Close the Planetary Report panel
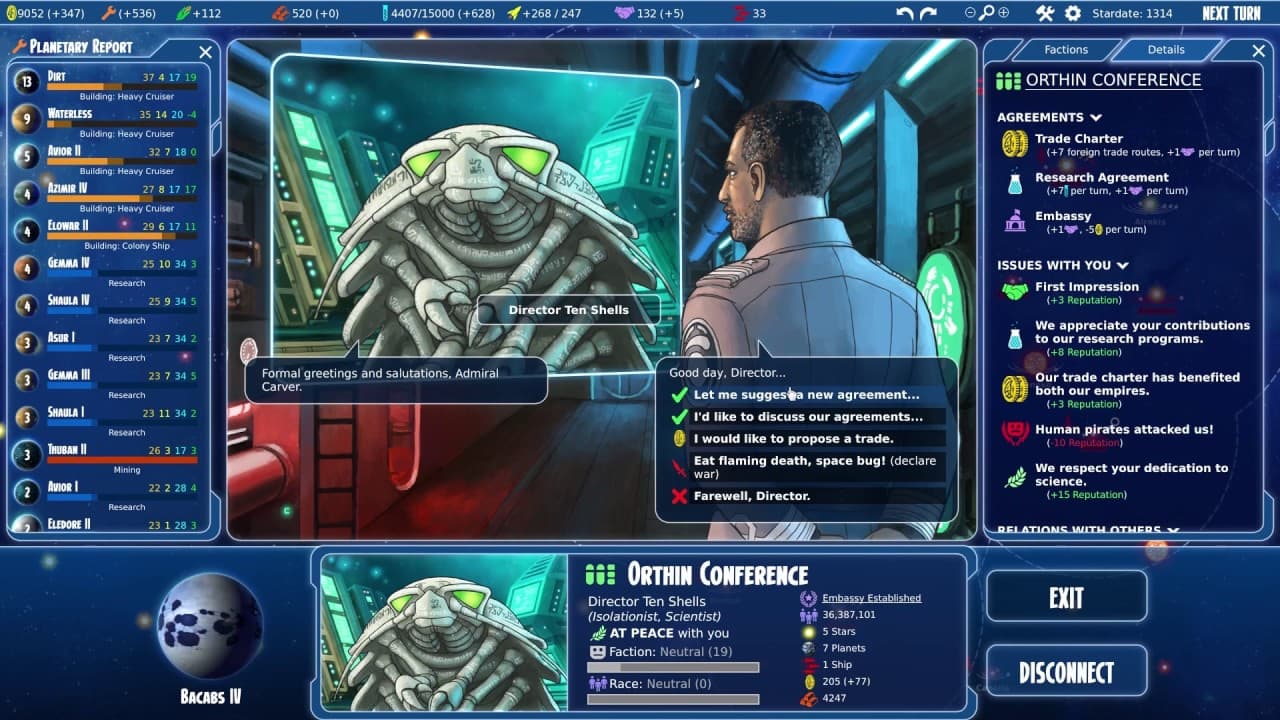Screen dimensions: 1280x720 tap(205, 52)
